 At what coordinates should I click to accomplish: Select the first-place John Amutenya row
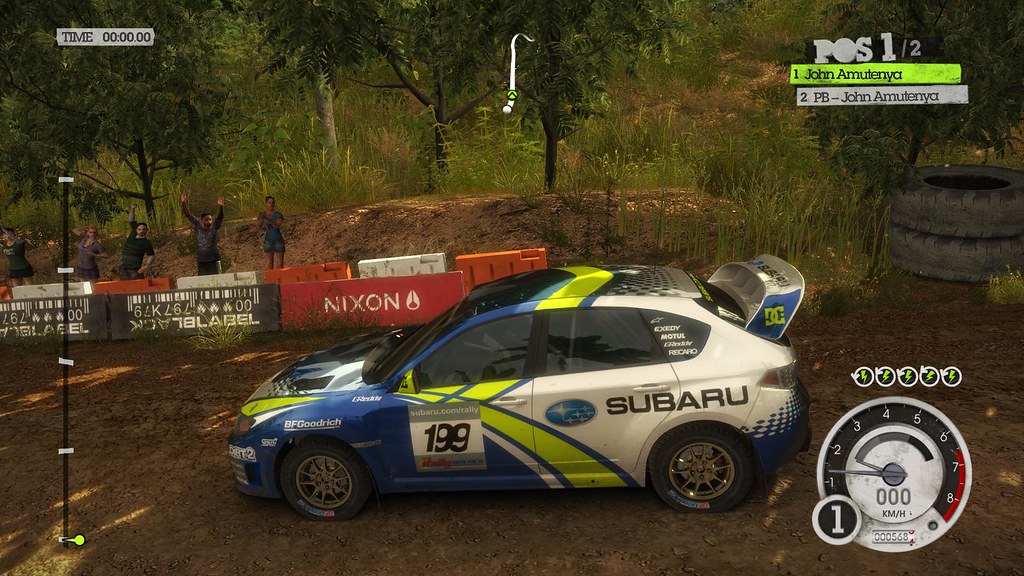(x=875, y=73)
